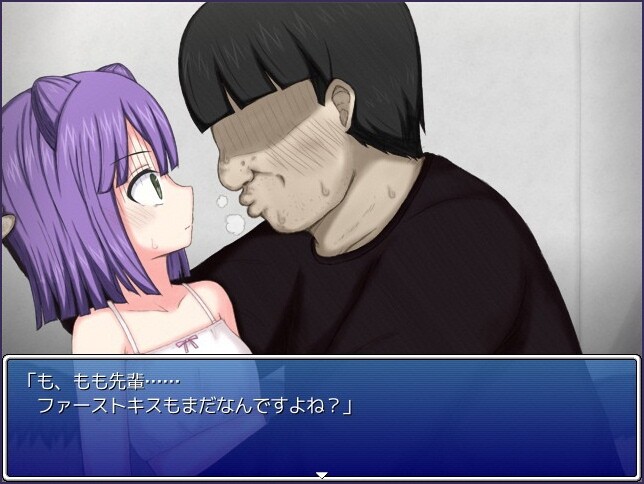
Task: Click the white continue arrow under the dialogue
Action: pyautogui.click(x=322, y=475)
